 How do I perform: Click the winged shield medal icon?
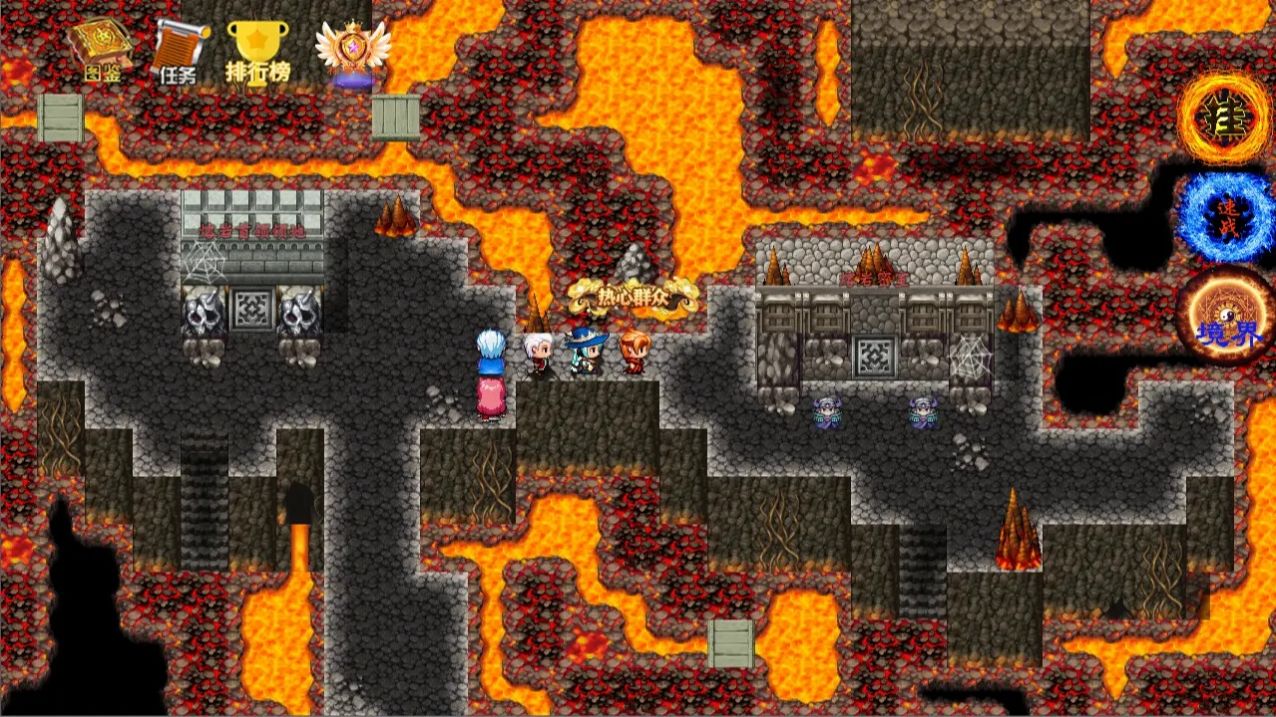pyautogui.click(x=351, y=52)
